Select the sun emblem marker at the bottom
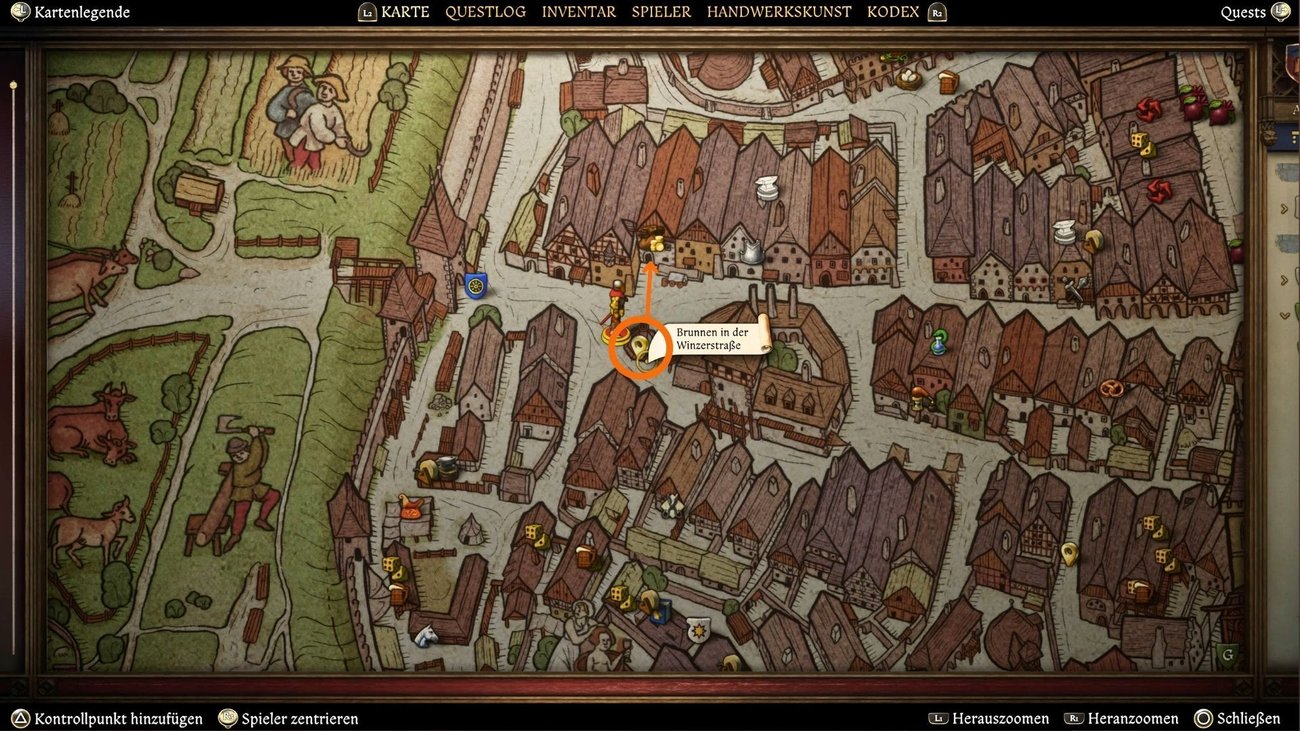This screenshot has width=1300, height=731. tap(697, 630)
